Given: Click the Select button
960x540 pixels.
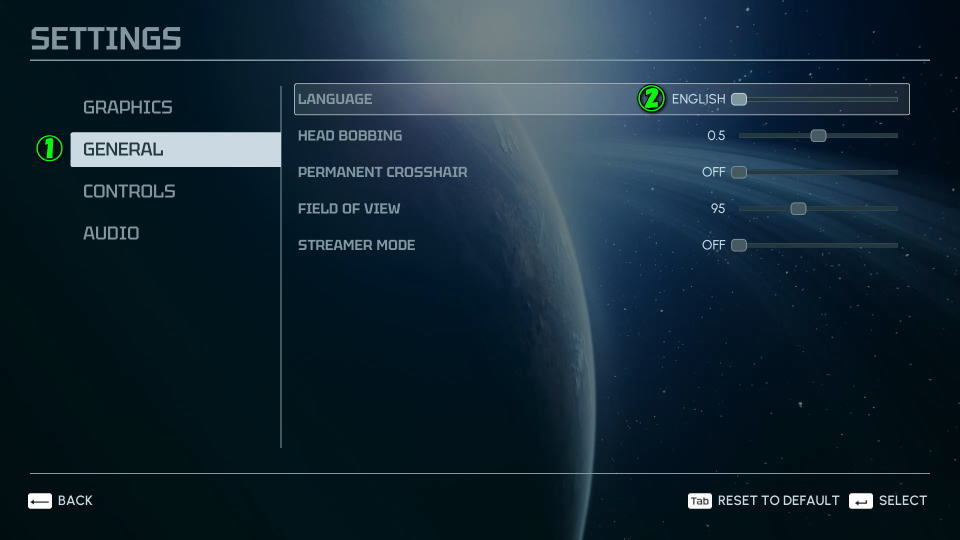Looking at the screenshot, I should click(x=888, y=500).
